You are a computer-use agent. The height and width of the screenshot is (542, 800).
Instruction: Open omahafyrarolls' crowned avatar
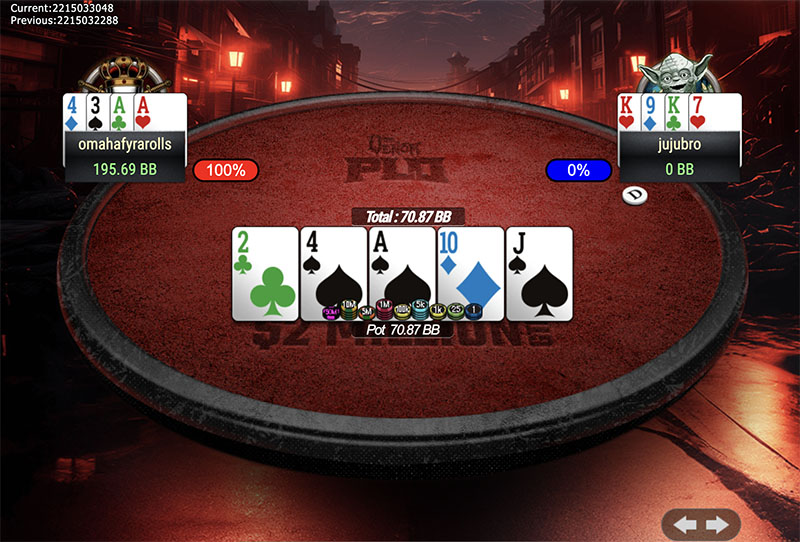pyautogui.click(x=124, y=73)
